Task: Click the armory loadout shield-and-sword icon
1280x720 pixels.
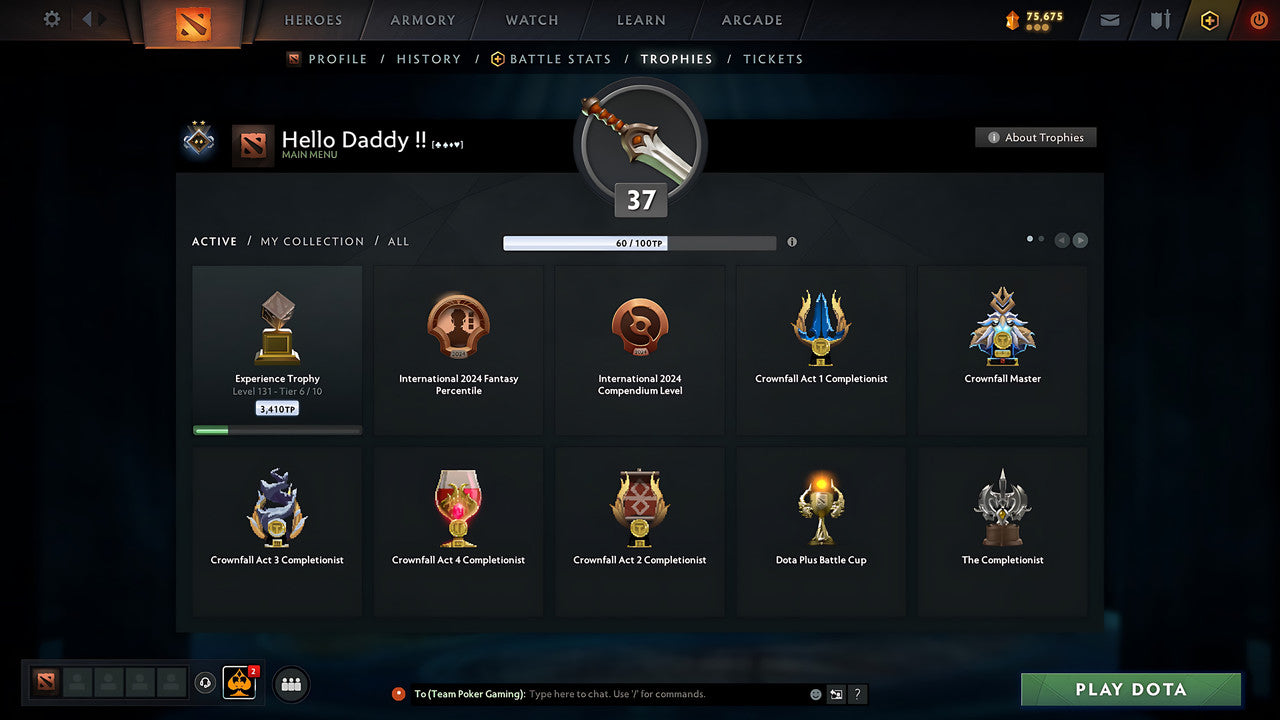Action: pos(1158,20)
